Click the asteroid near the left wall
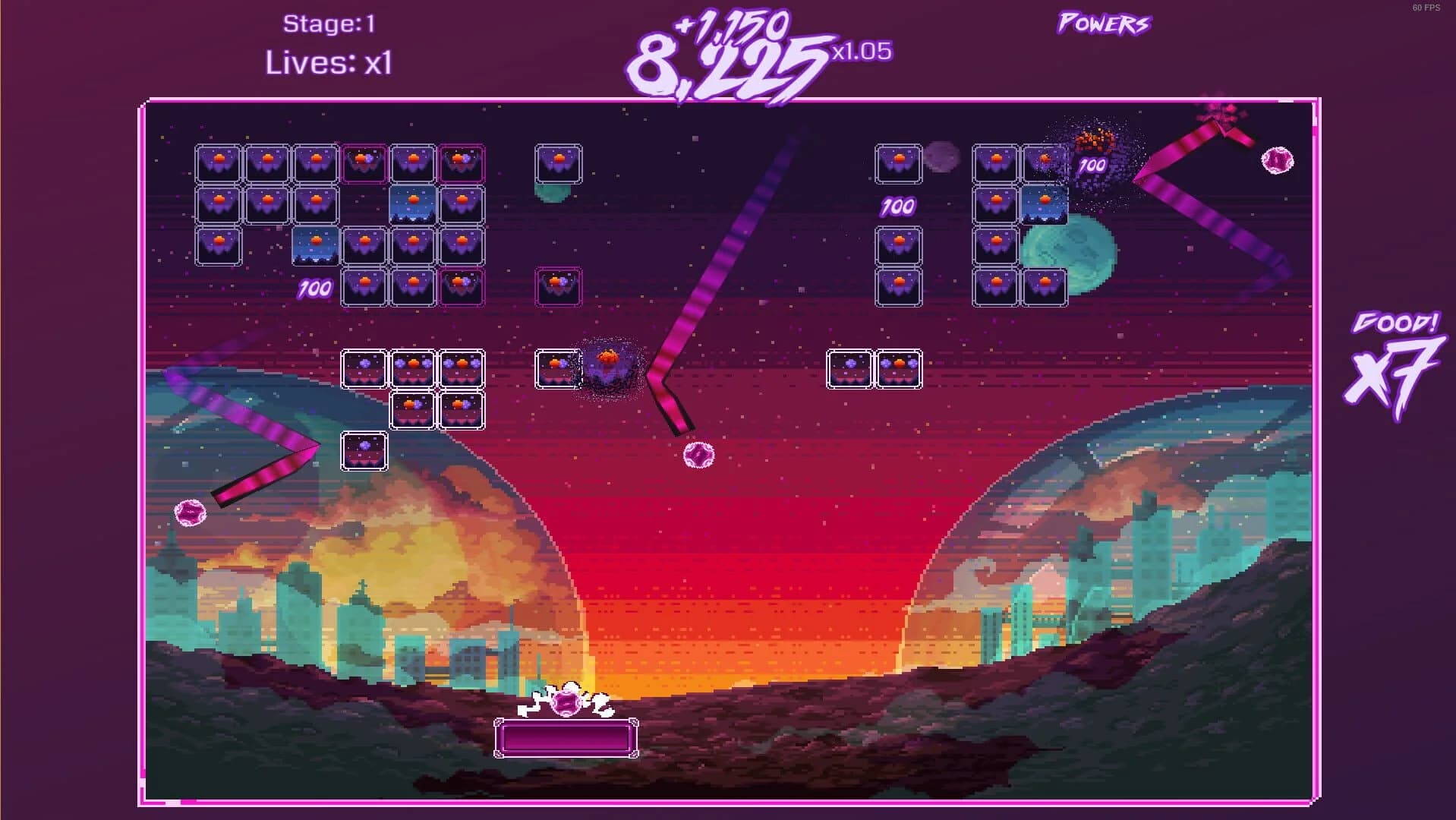This screenshot has height=820, width=1456. click(x=190, y=514)
